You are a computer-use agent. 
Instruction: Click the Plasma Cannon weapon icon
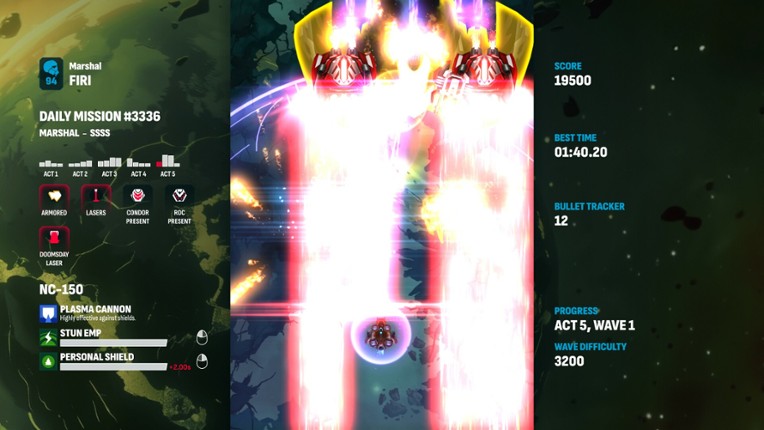[x=48, y=314]
